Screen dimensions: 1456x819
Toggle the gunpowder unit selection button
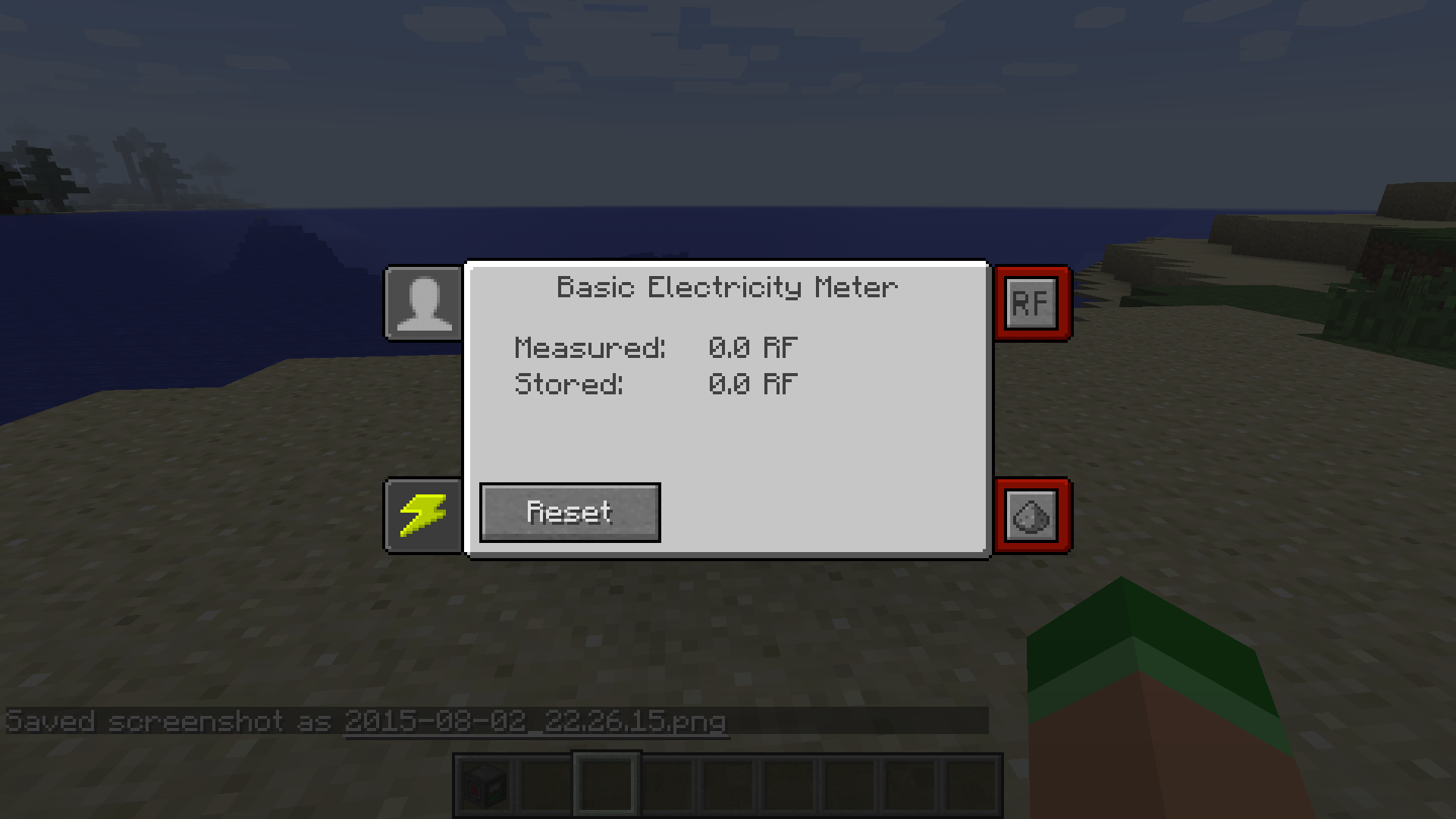coord(1033,516)
